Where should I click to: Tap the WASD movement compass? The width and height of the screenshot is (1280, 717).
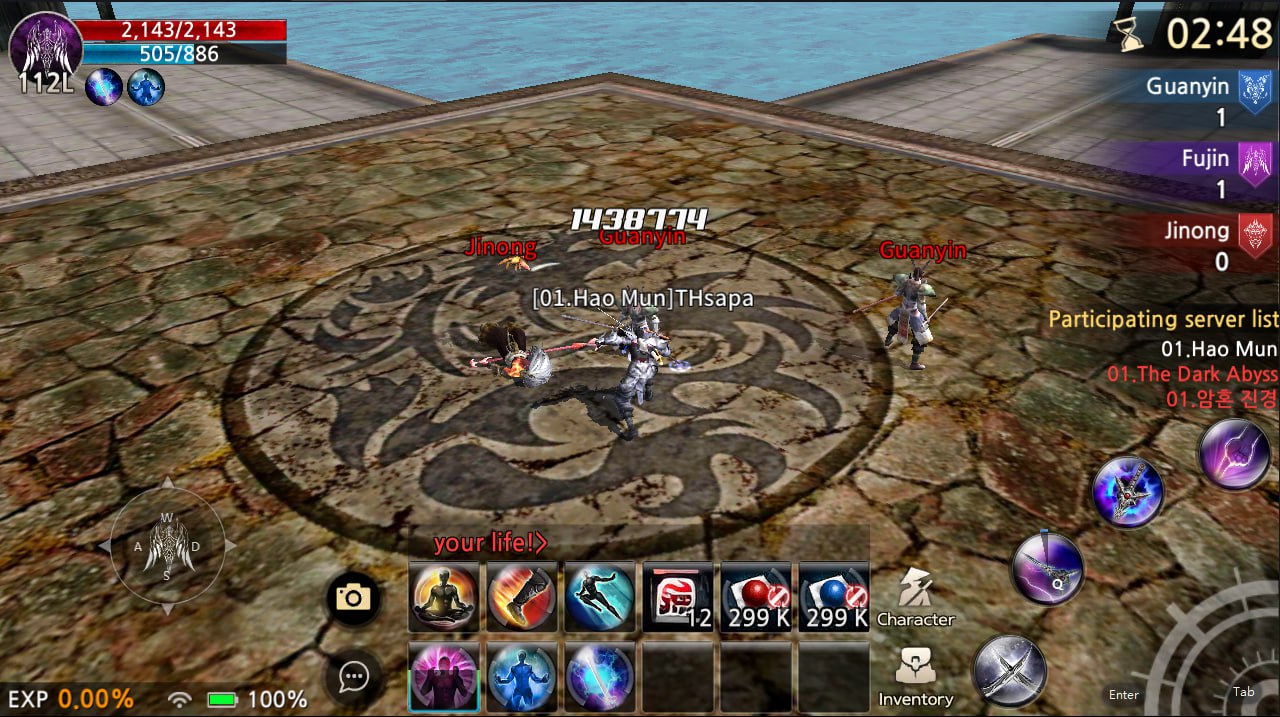coord(167,546)
